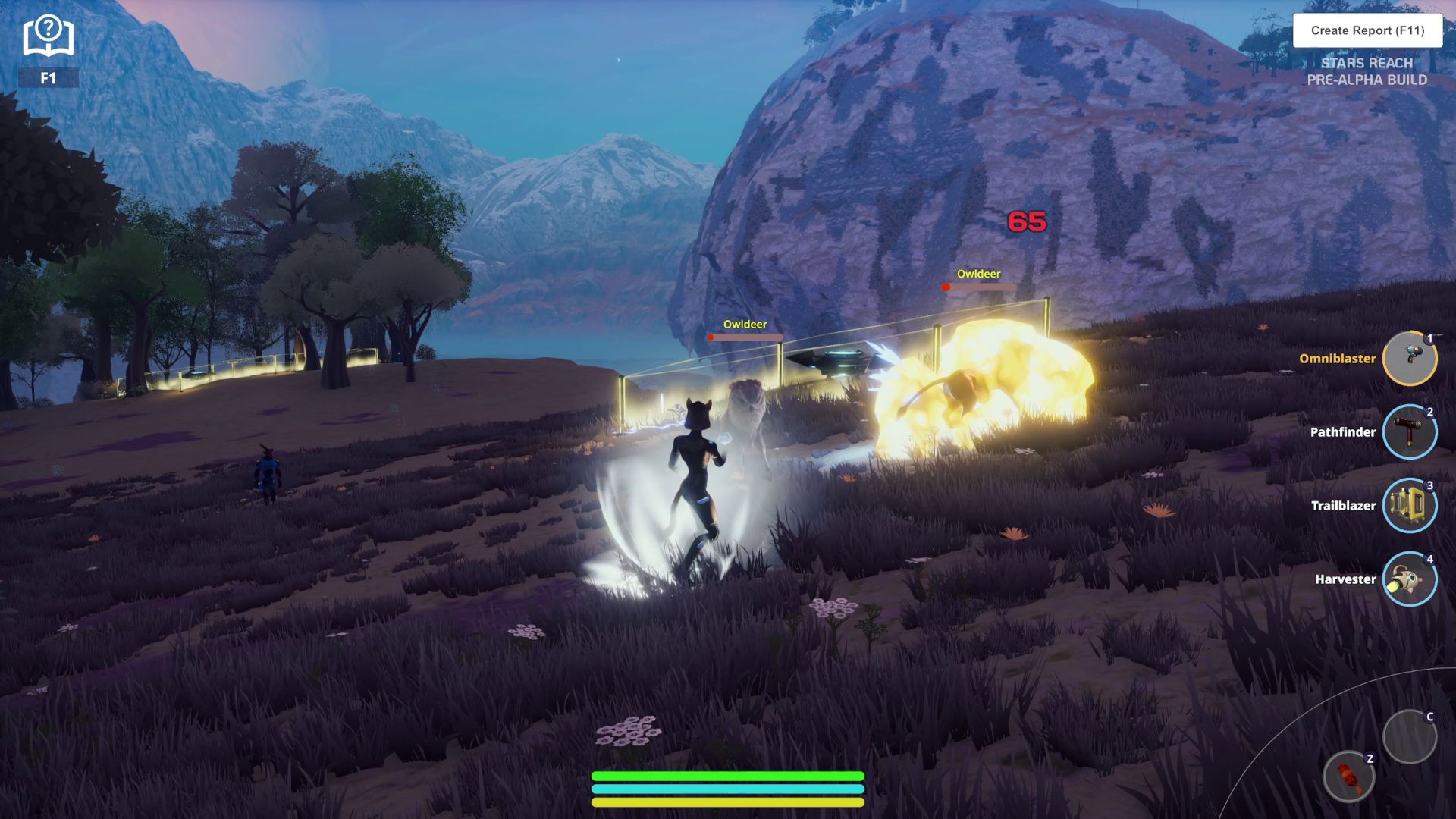Click the Create Report button

1367,30
